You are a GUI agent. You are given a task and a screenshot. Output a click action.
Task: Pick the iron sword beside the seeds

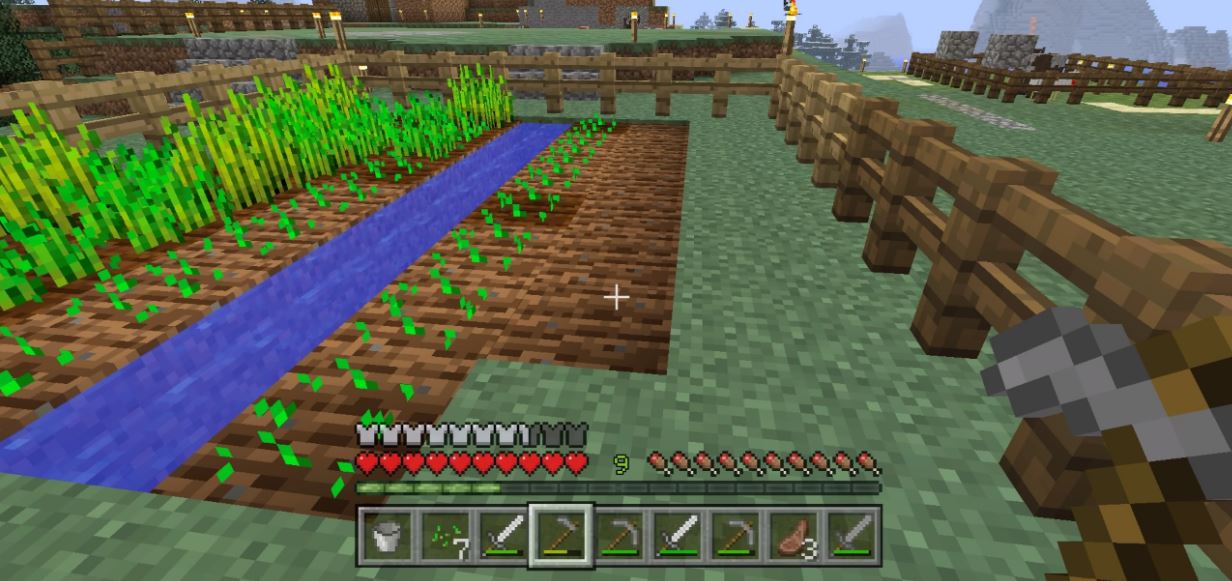(x=502, y=536)
